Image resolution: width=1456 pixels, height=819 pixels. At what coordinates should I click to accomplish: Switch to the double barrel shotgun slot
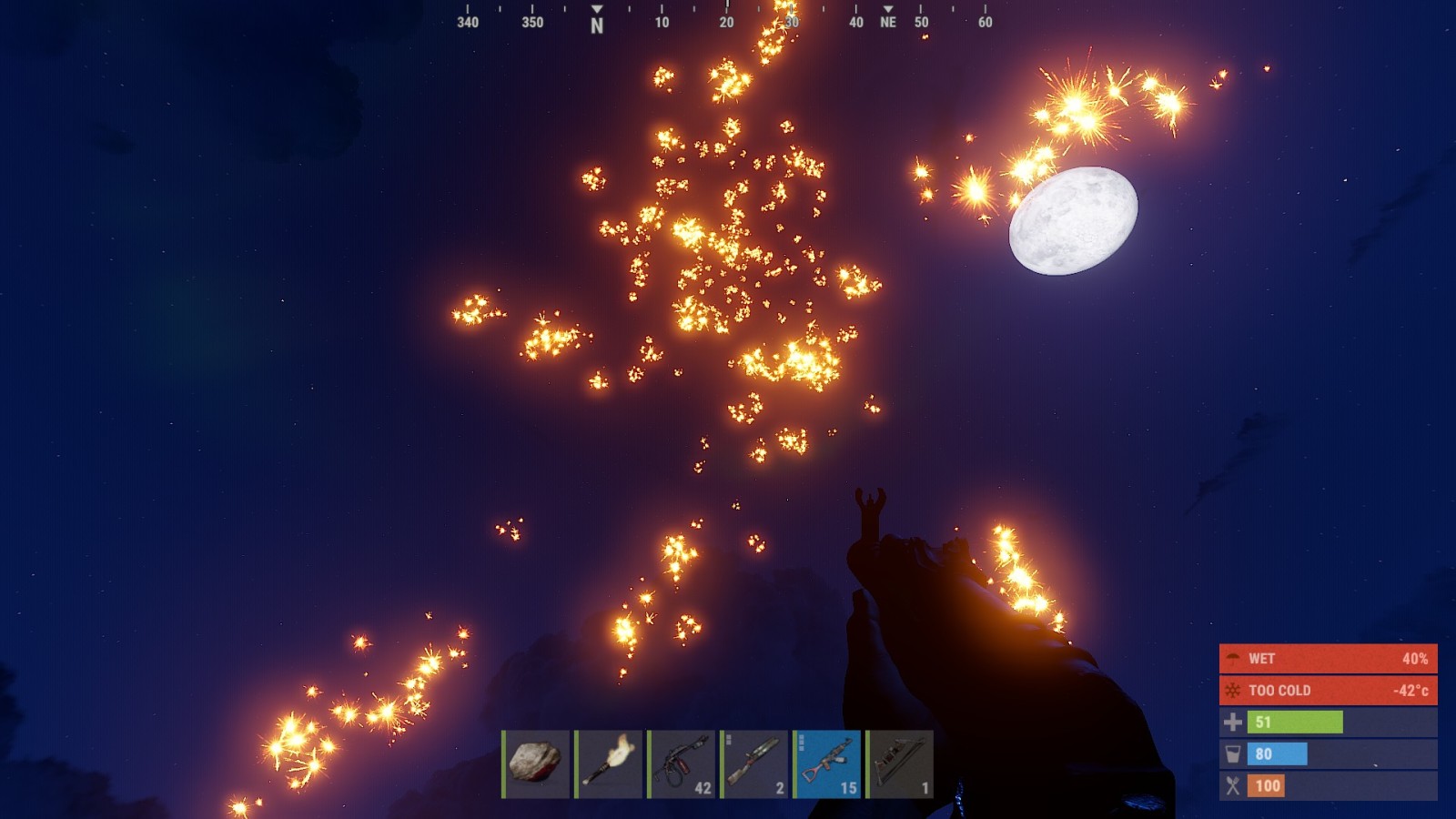(754, 763)
